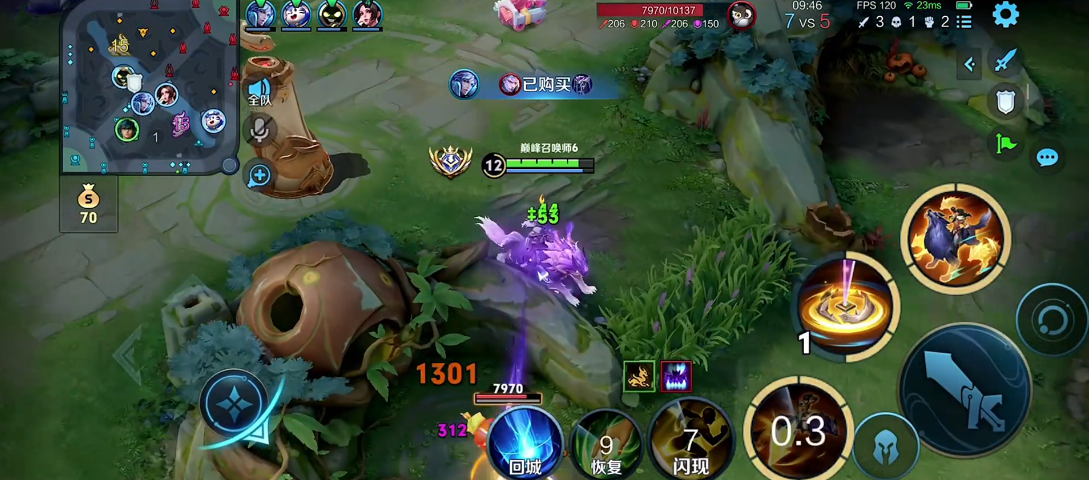The width and height of the screenshot is (1089, 480).
Task: Open the quick chat bubble
Action: click(1047, 157)
